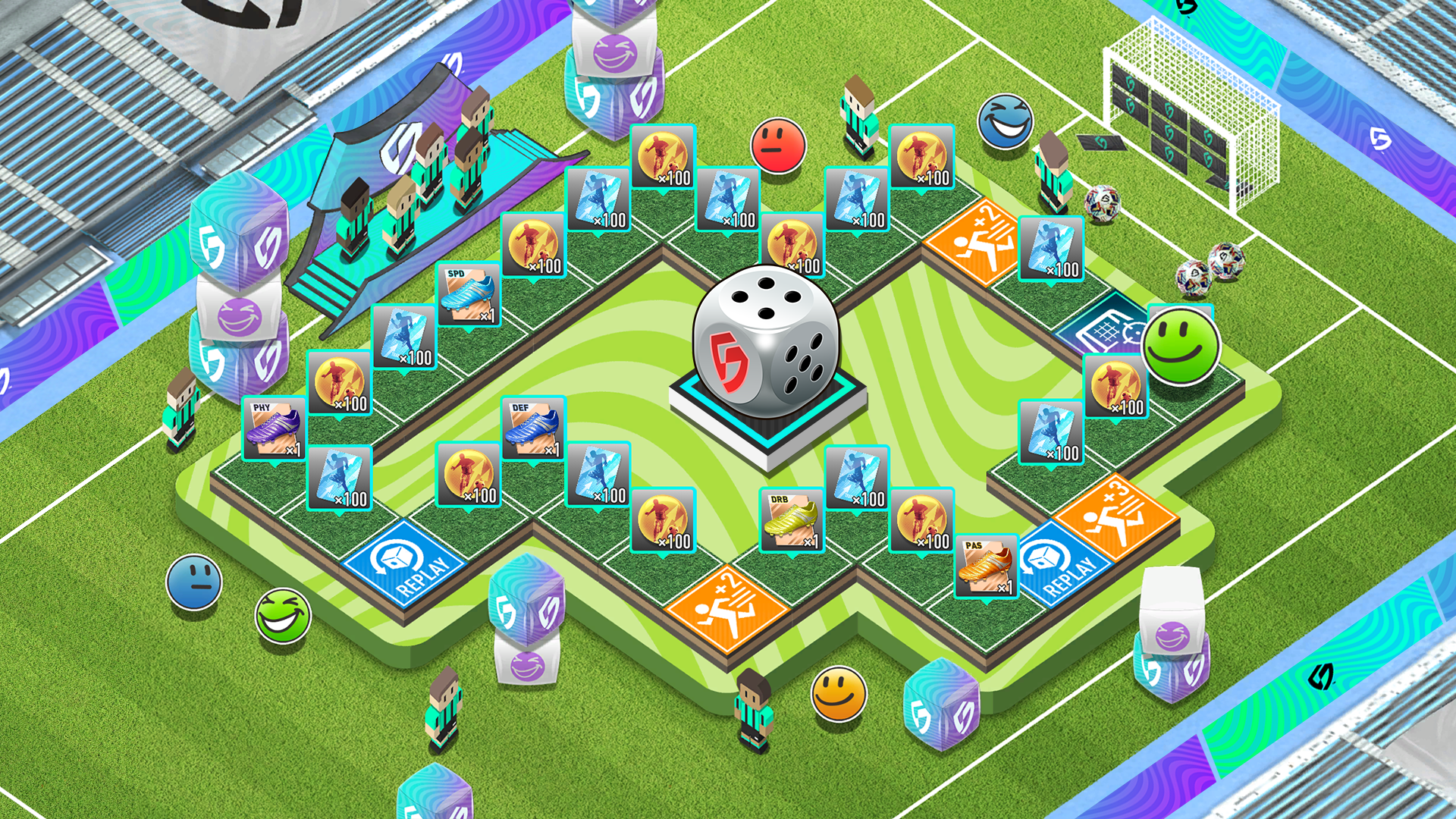Open the white laughing-emoji cube near bottom right
The image size is (1456, 819).
pos(1172,637)
